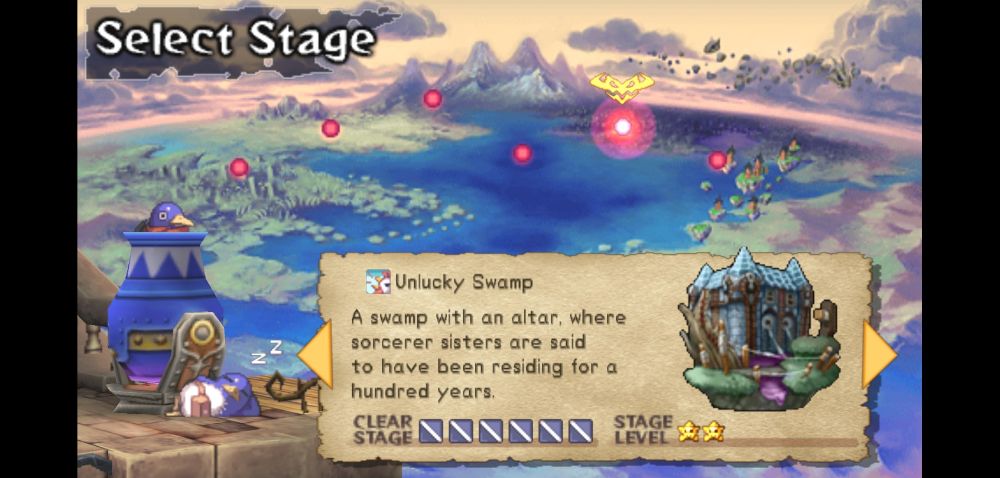Select the glowing stage marker under the gold crest
Image resolution: width=1000 pixels, height=478 pixels.
click(622, 127)
